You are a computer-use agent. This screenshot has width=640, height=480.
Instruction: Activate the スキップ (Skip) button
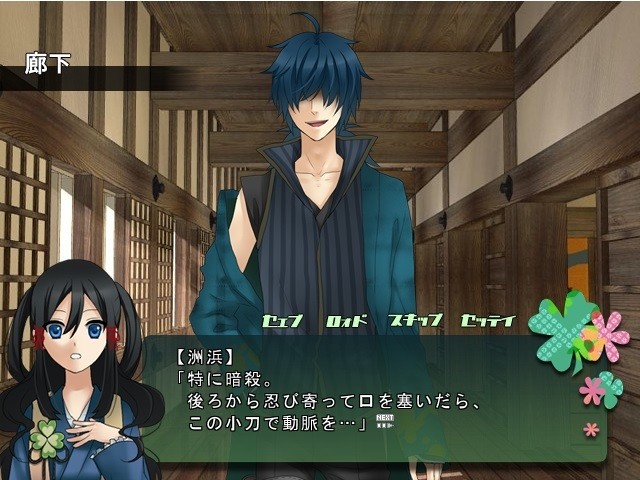coord(414,321)
